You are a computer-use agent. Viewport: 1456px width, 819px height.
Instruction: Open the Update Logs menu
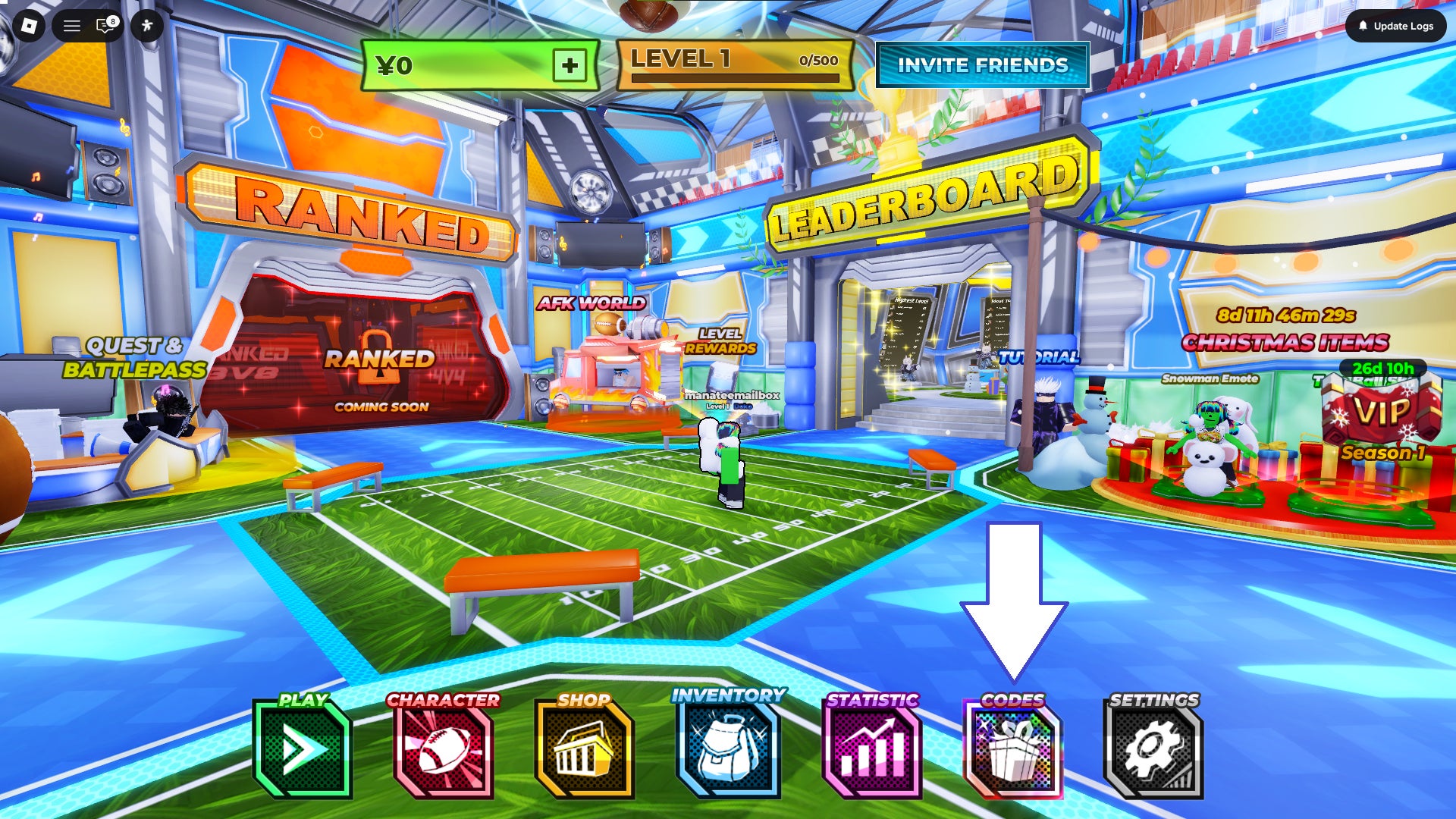pyautogui.click(x=1394, y=25)
